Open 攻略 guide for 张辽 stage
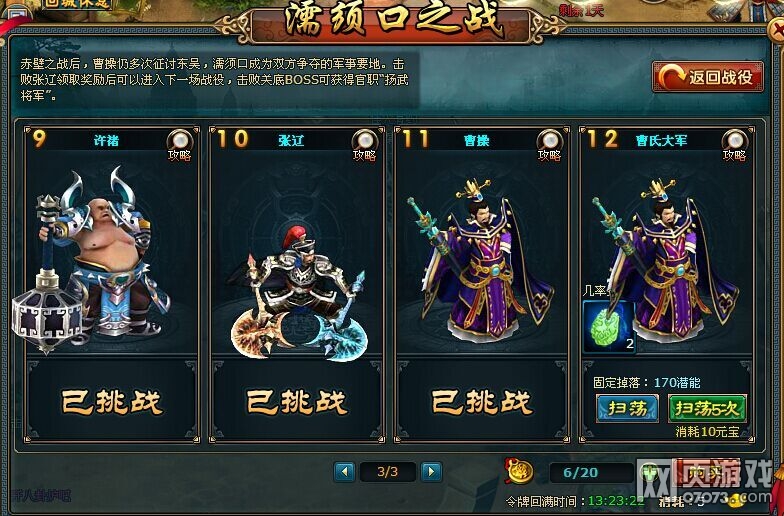 point(365,142)
